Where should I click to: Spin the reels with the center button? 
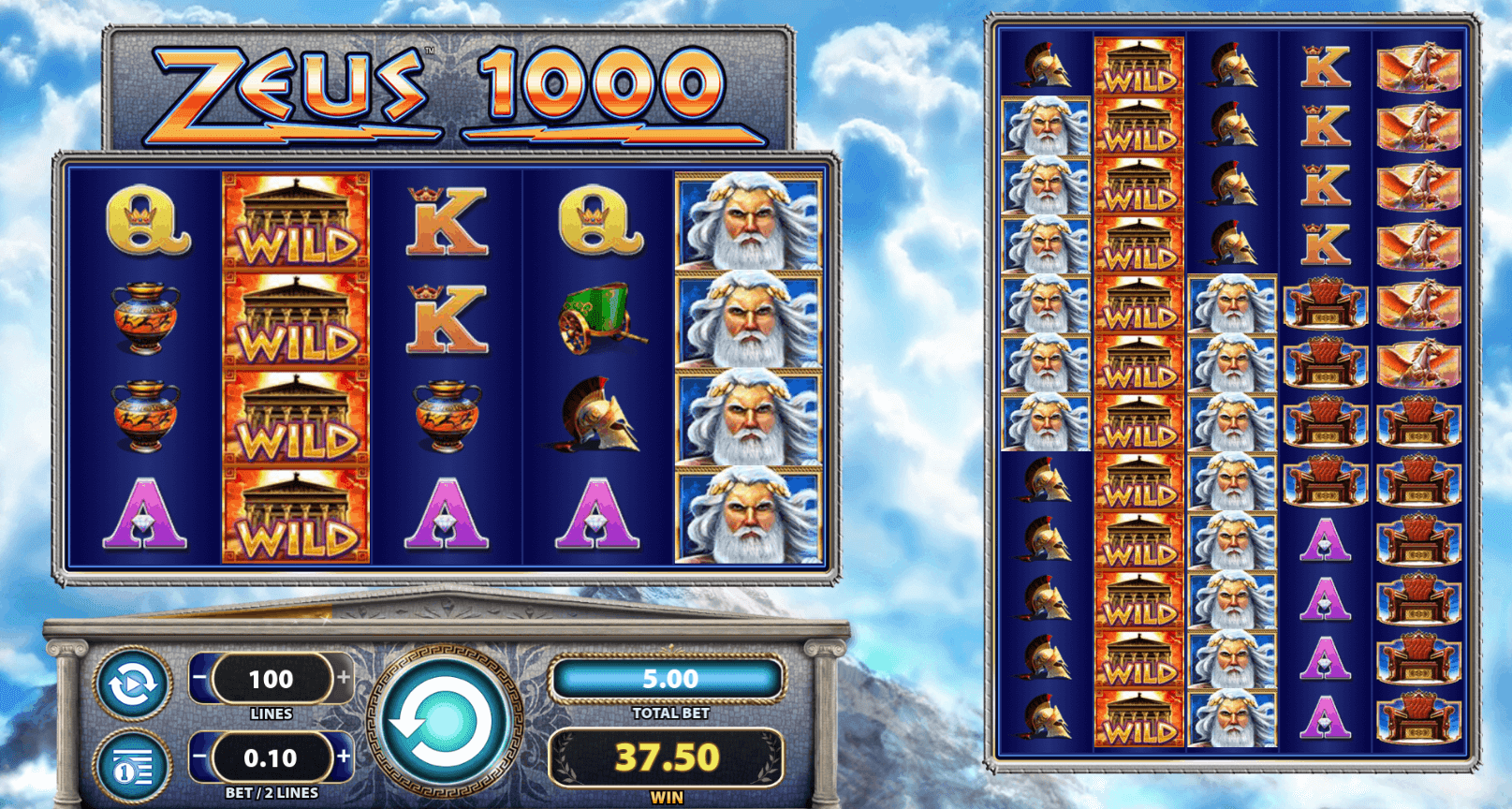click(443, 722)
